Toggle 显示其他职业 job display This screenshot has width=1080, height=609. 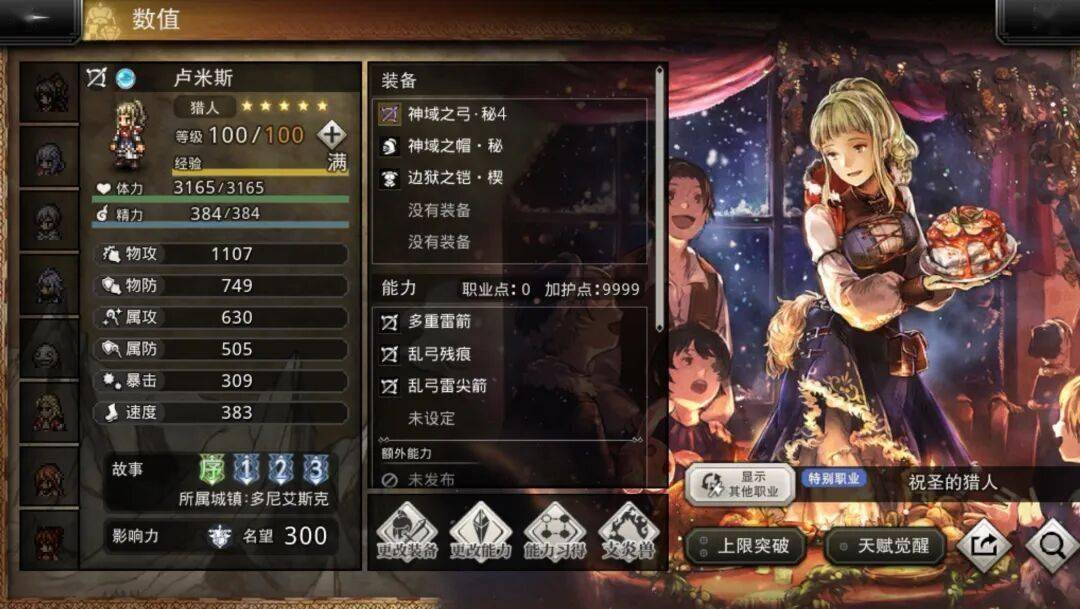(740, 484)
